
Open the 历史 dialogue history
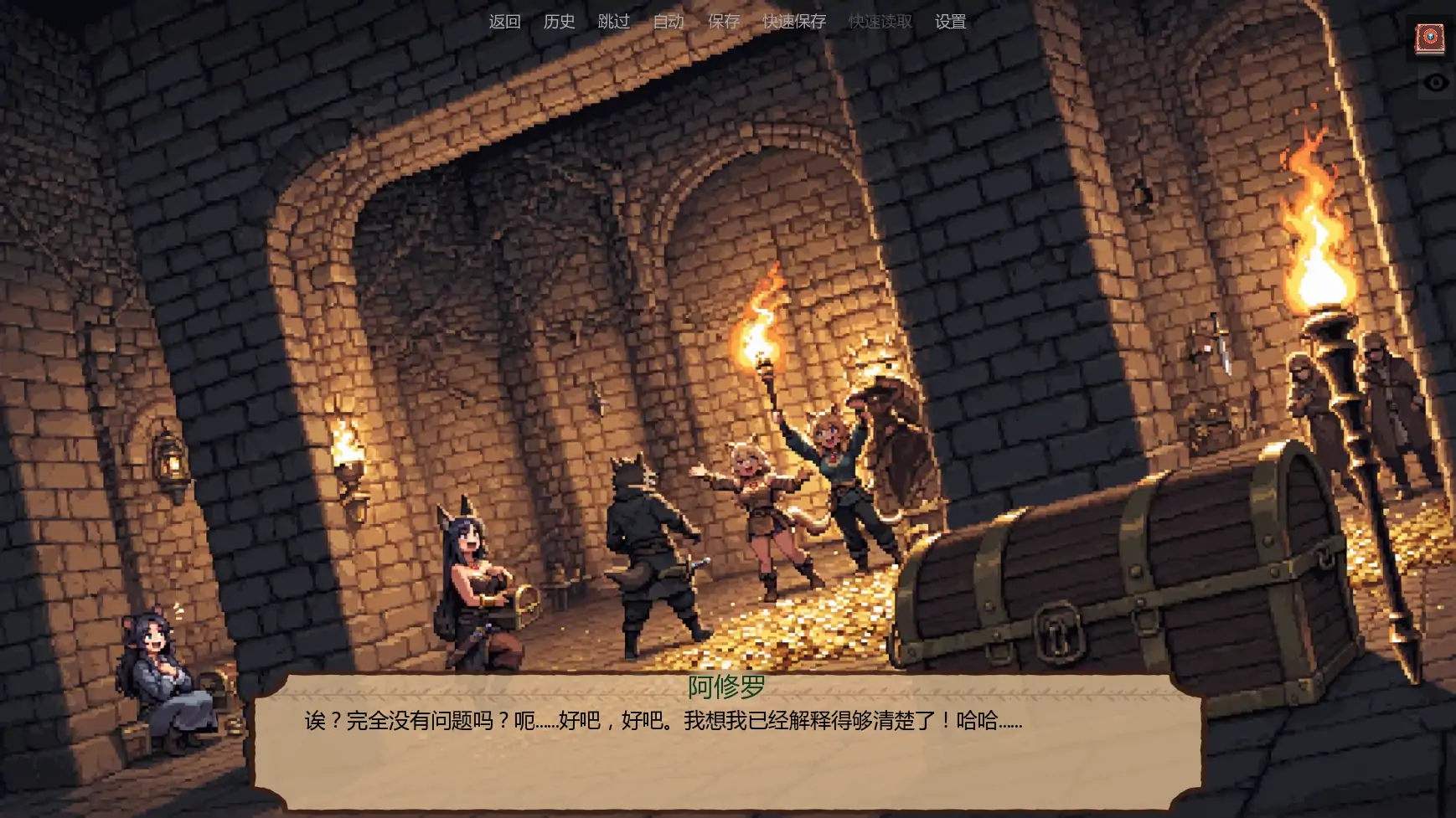coord(560,22)
